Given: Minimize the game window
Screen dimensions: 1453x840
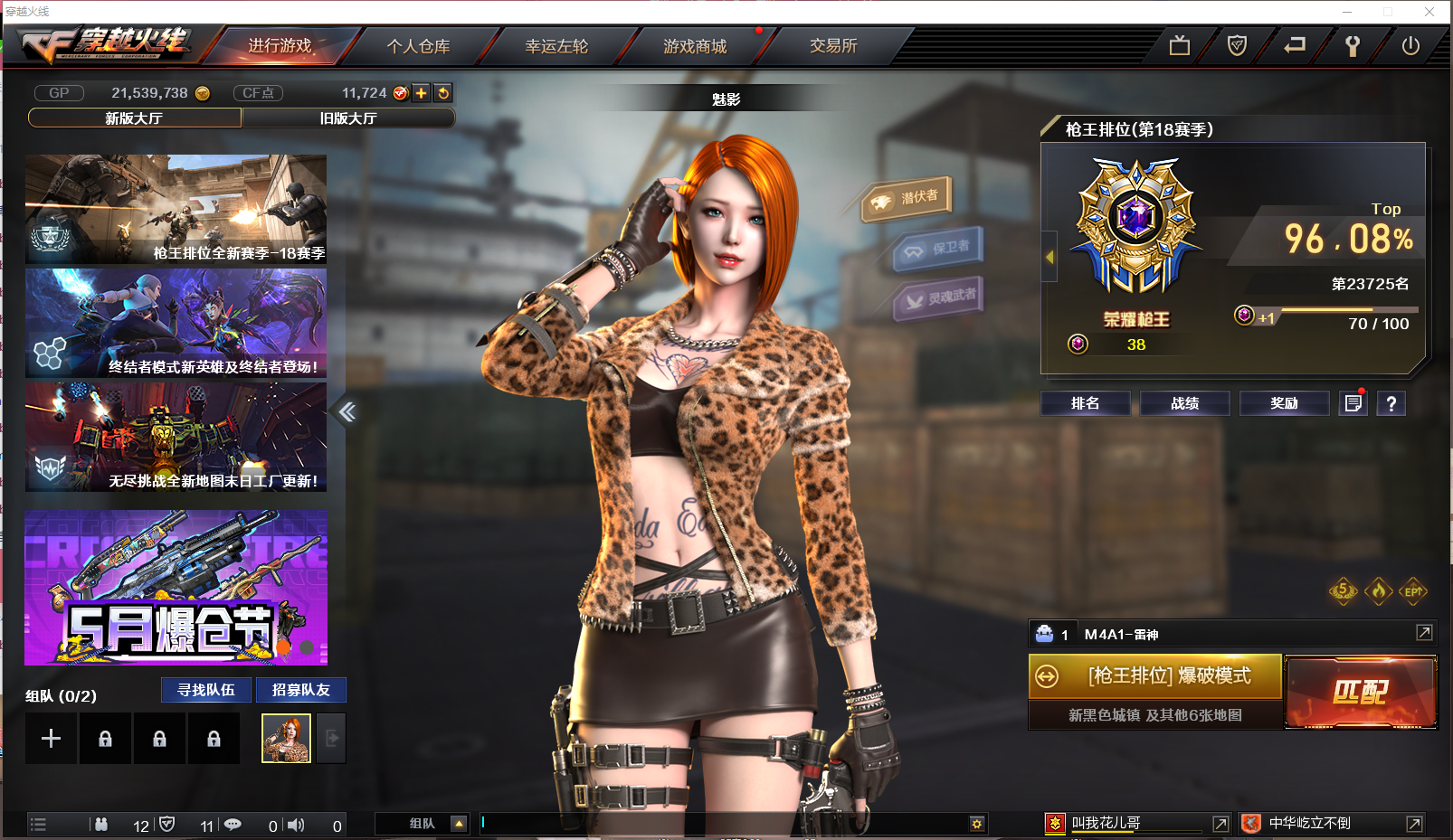Looking at the screenshot, I should click(x=1347, y=12).
